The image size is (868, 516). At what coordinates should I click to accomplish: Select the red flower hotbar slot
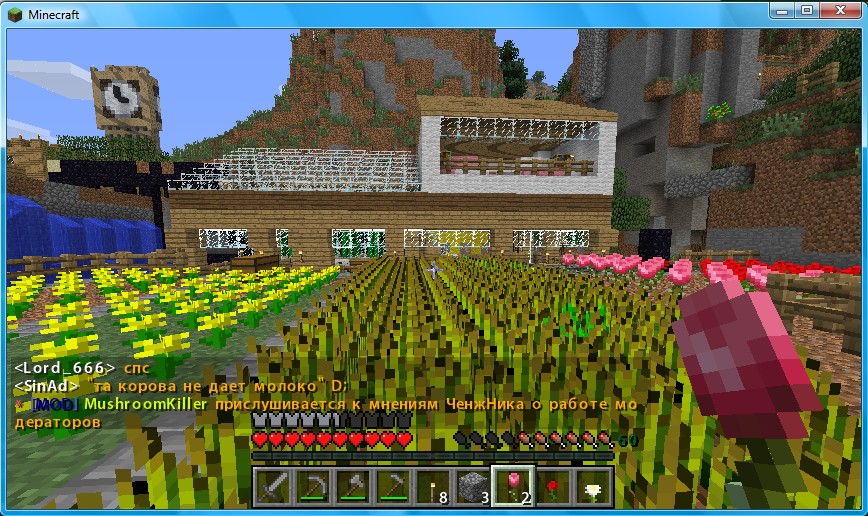pos(553,487)
